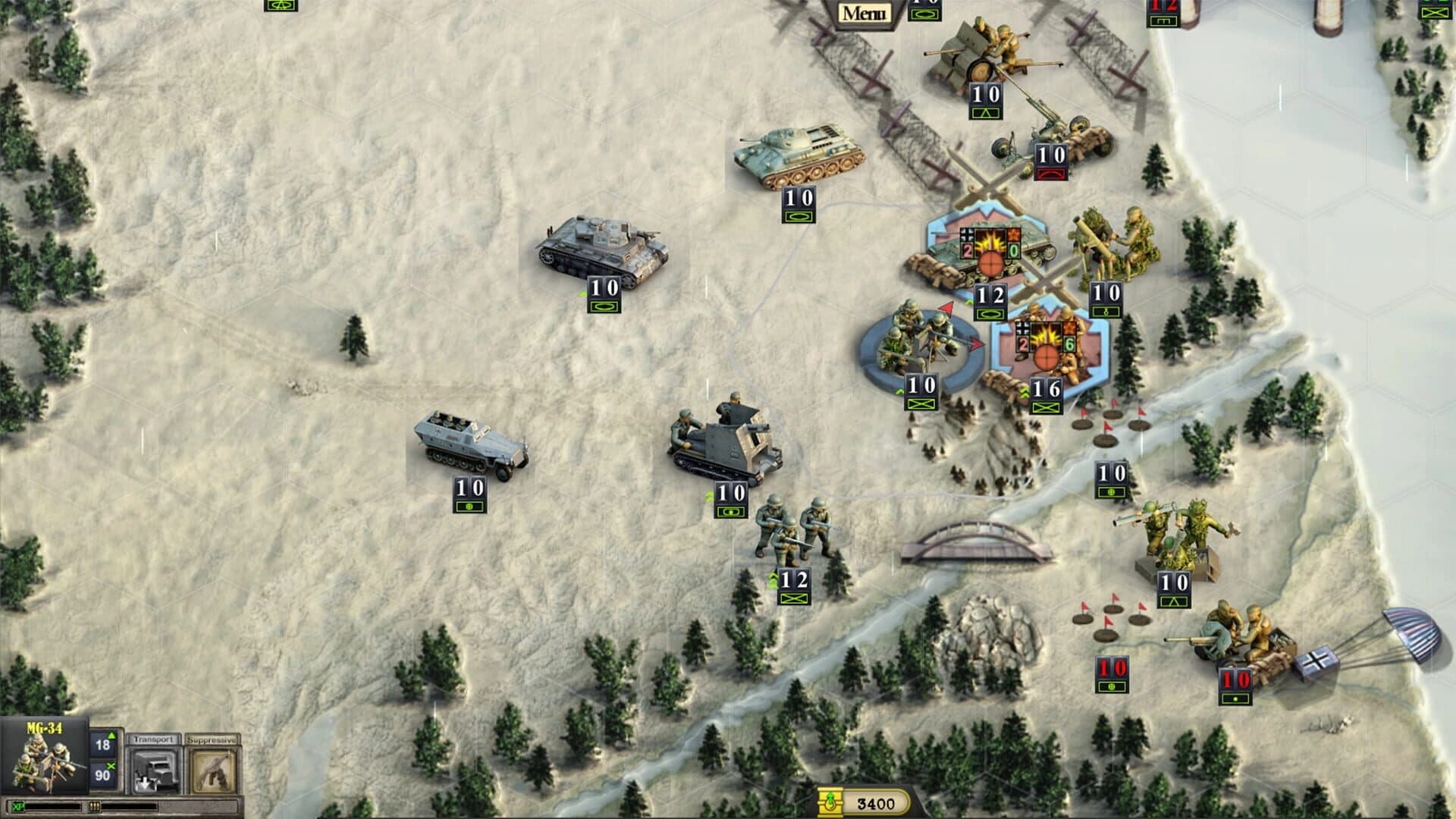Open the in-game Menu

pos(866,11)
